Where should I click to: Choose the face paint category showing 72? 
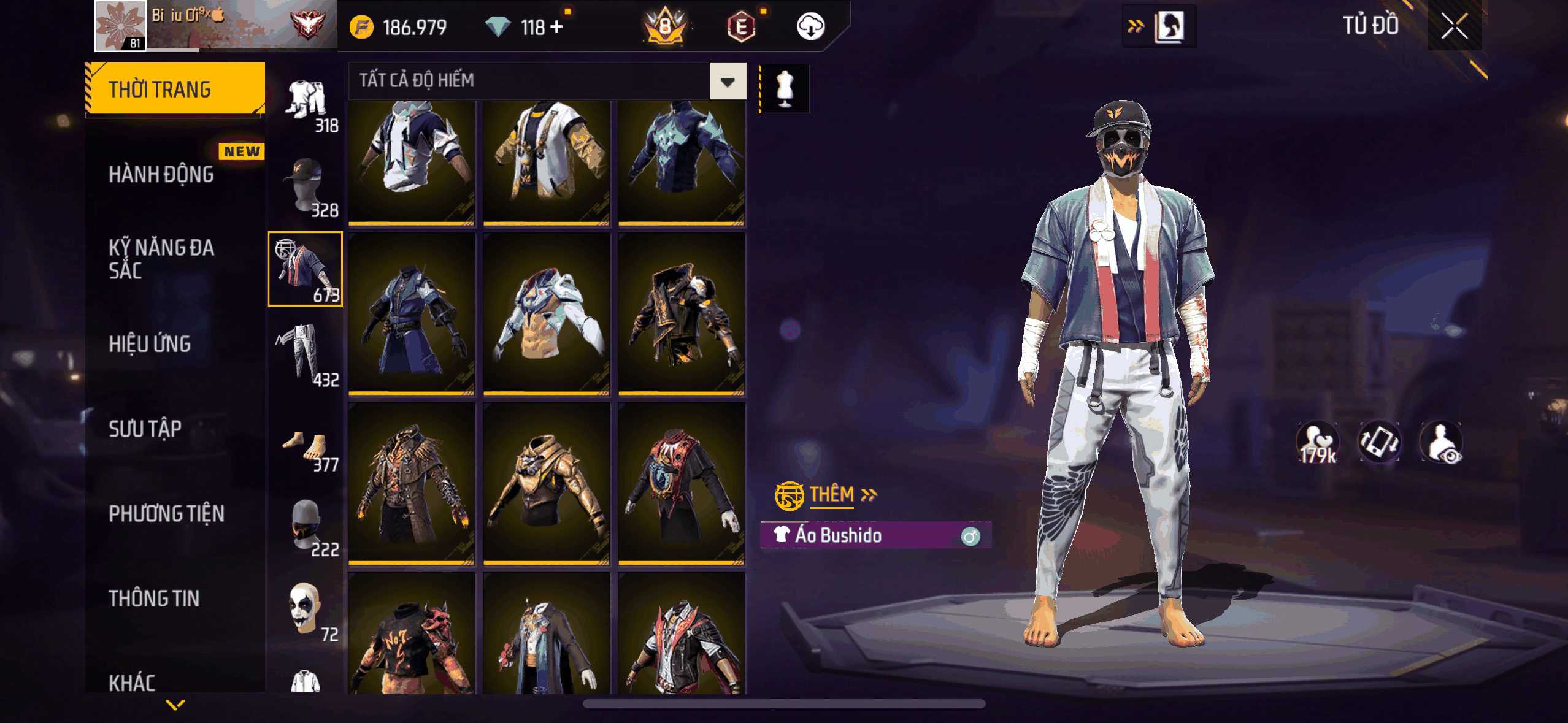point(306,609)
